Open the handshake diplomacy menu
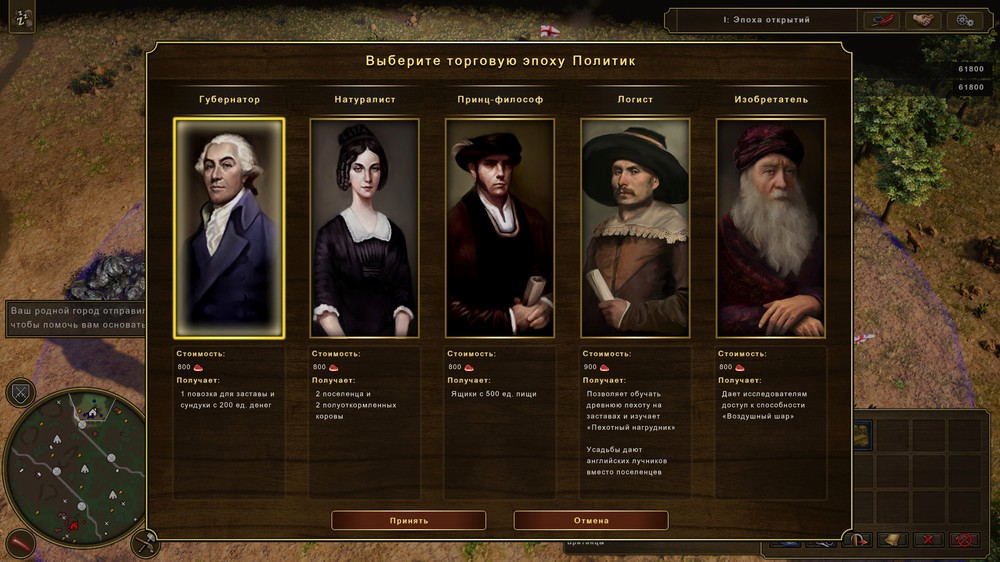 click(x=923, y=20)
